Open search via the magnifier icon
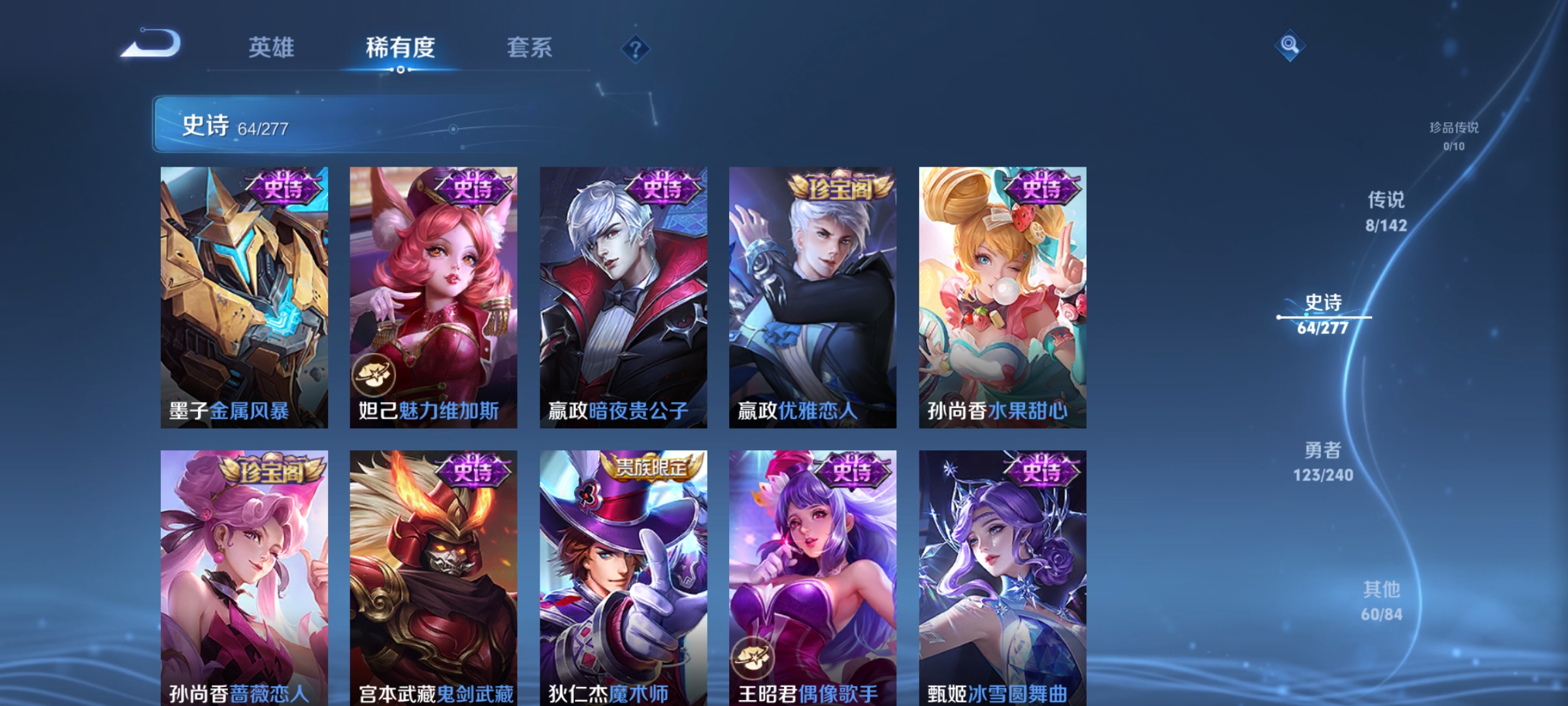The width and height of the screenshot is (1568, 706). 1289,46
